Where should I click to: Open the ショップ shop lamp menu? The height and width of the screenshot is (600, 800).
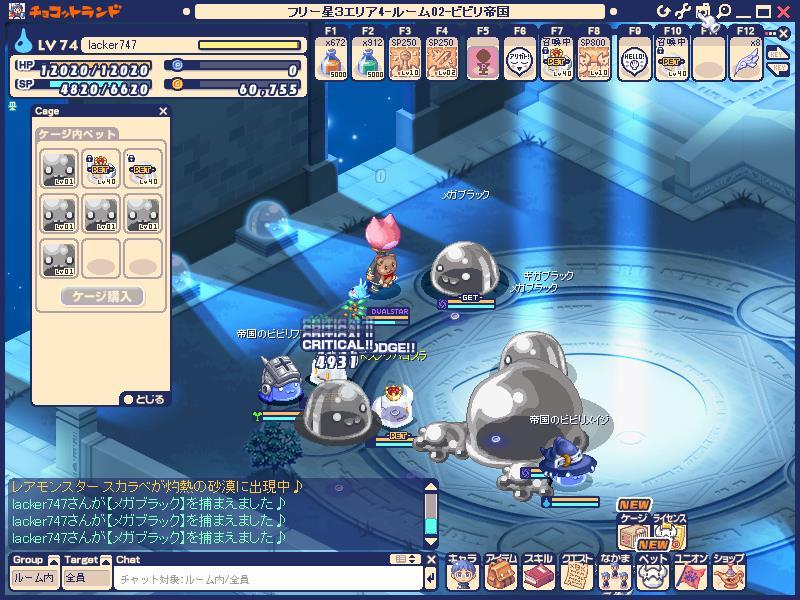click(x=728, y=573)
